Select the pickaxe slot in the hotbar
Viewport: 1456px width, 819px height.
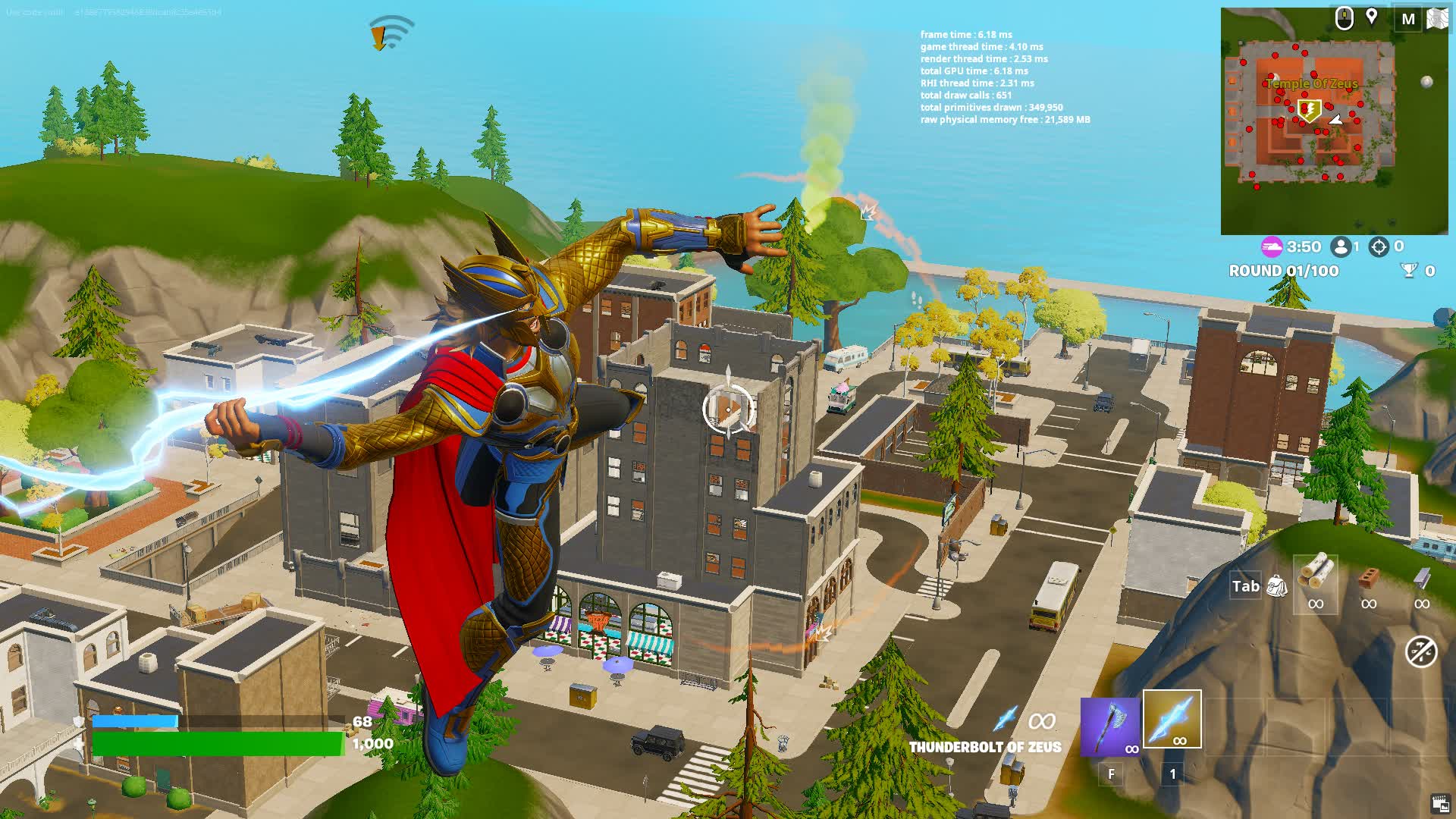coord(1109,726)
